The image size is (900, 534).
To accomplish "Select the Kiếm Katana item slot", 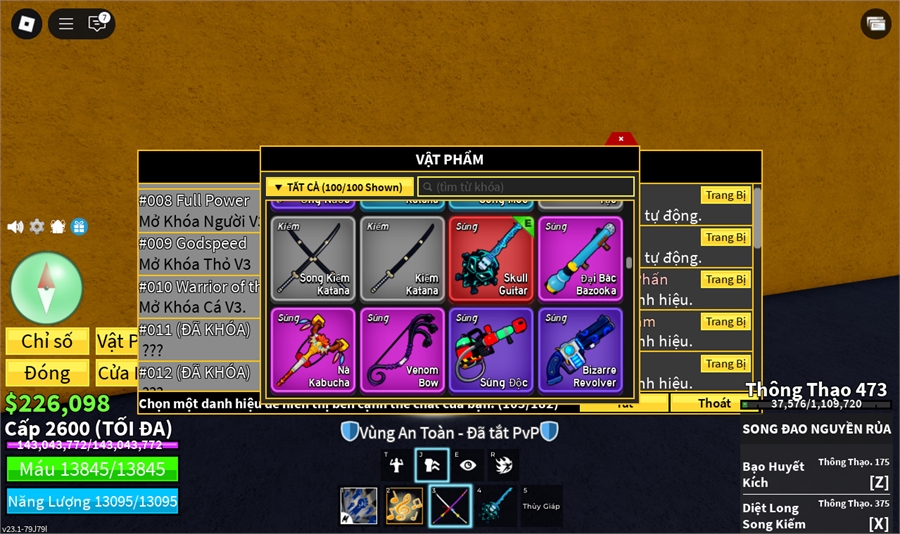I will pyautogui.click(x=402, y=259).
